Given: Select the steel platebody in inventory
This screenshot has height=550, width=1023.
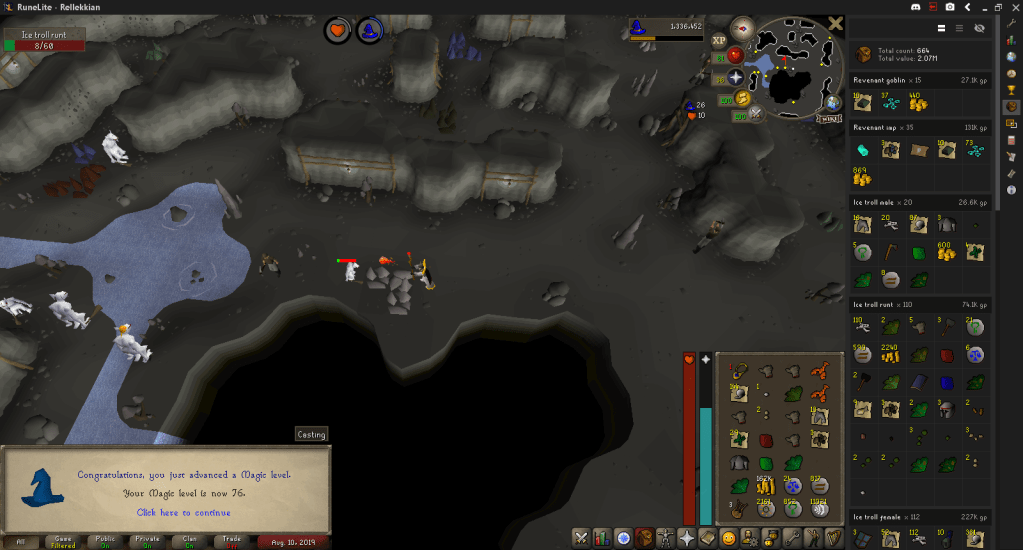Looking at the screenshot, I should [x=738, y=463].
